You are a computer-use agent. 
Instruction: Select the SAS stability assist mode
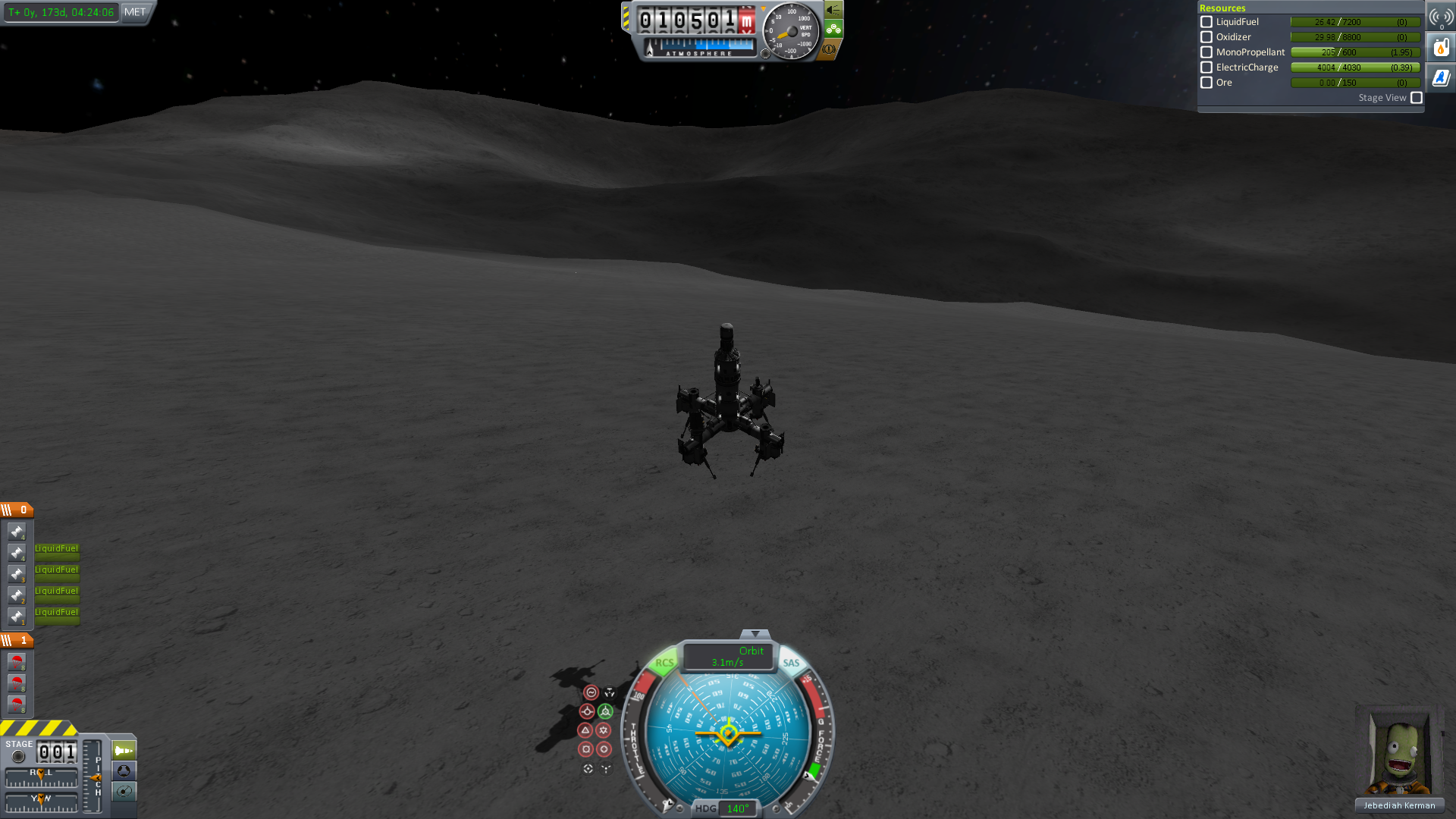click(591, 692)
